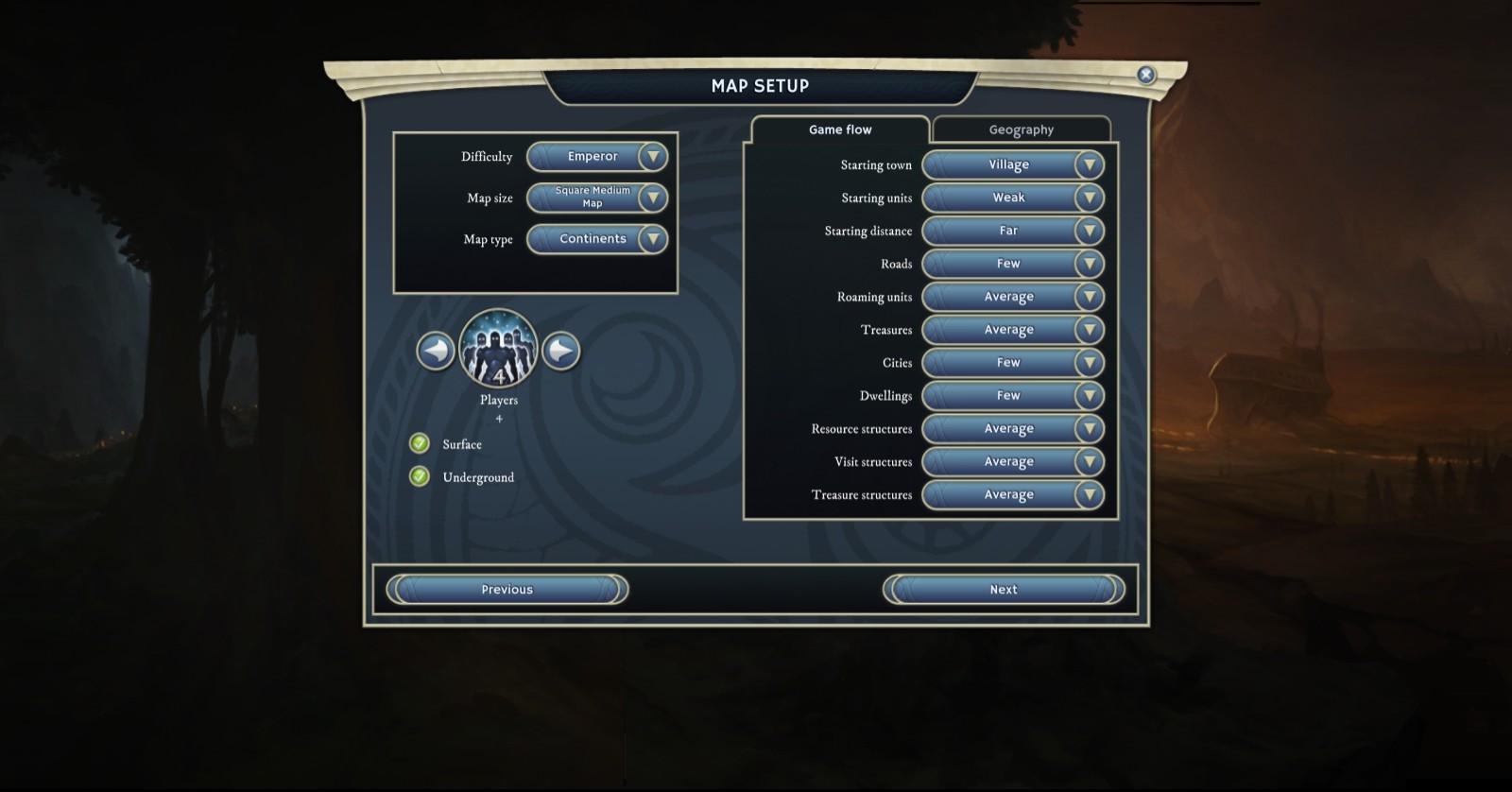Close the Map Setup window
The width and height of the screenshot is (1512, 792).
[1145, 75]
